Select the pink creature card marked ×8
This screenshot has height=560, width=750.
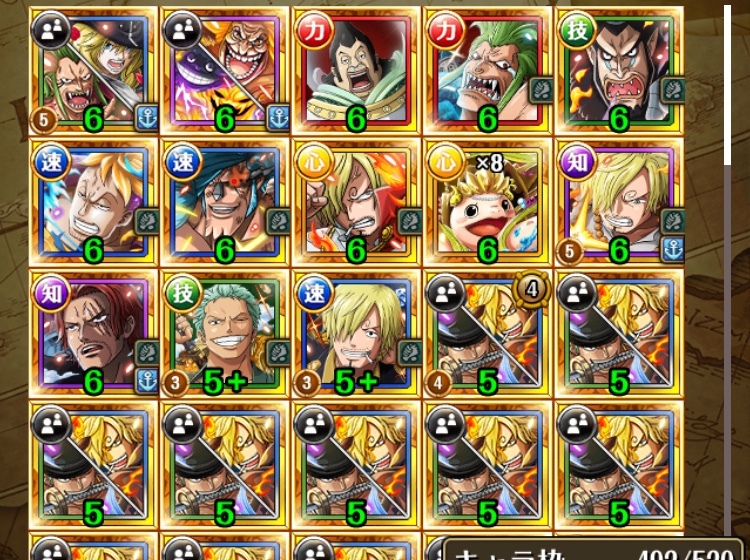(488, 202)
